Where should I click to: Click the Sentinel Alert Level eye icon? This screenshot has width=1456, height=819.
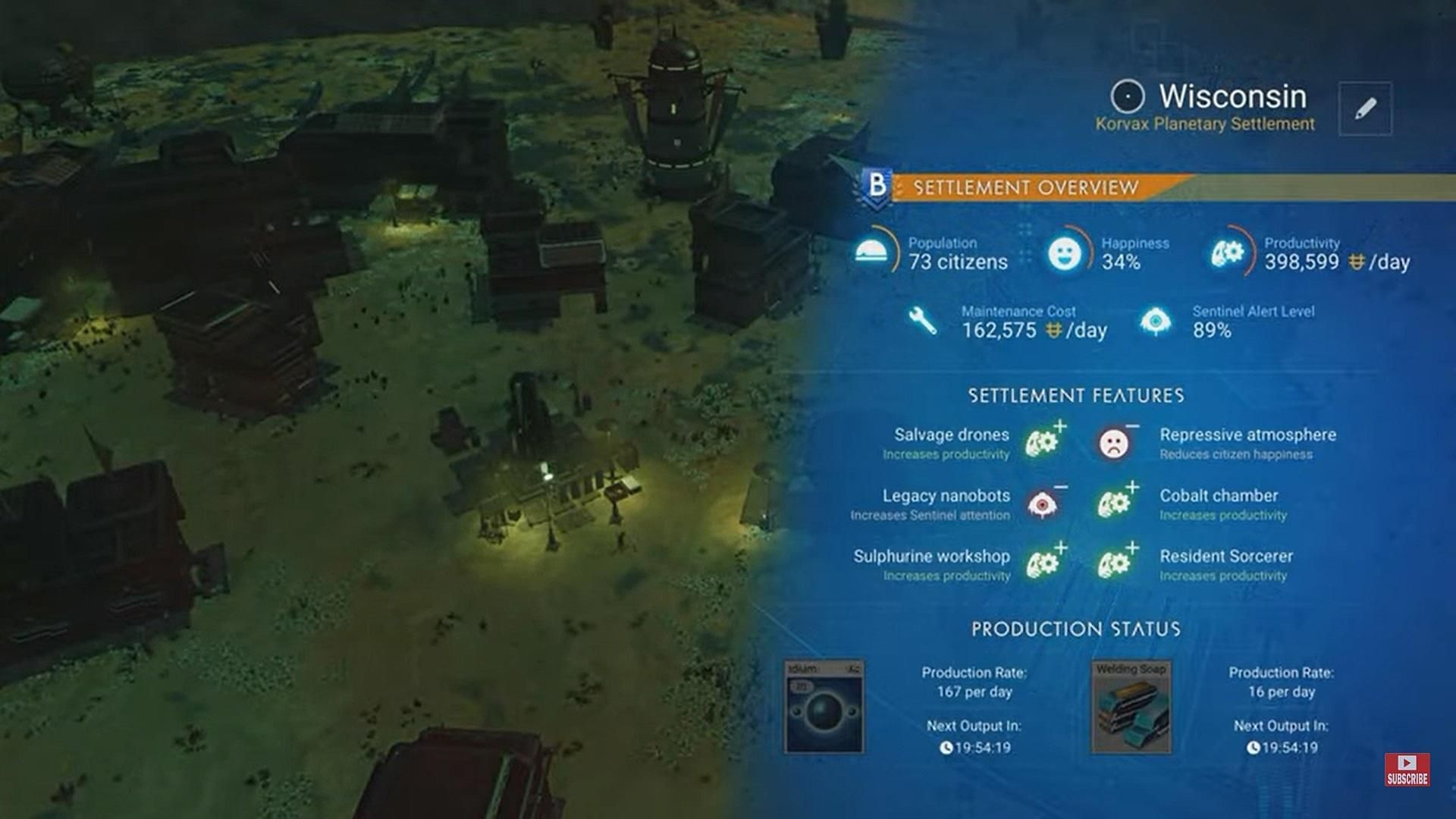coord(1155,322)
